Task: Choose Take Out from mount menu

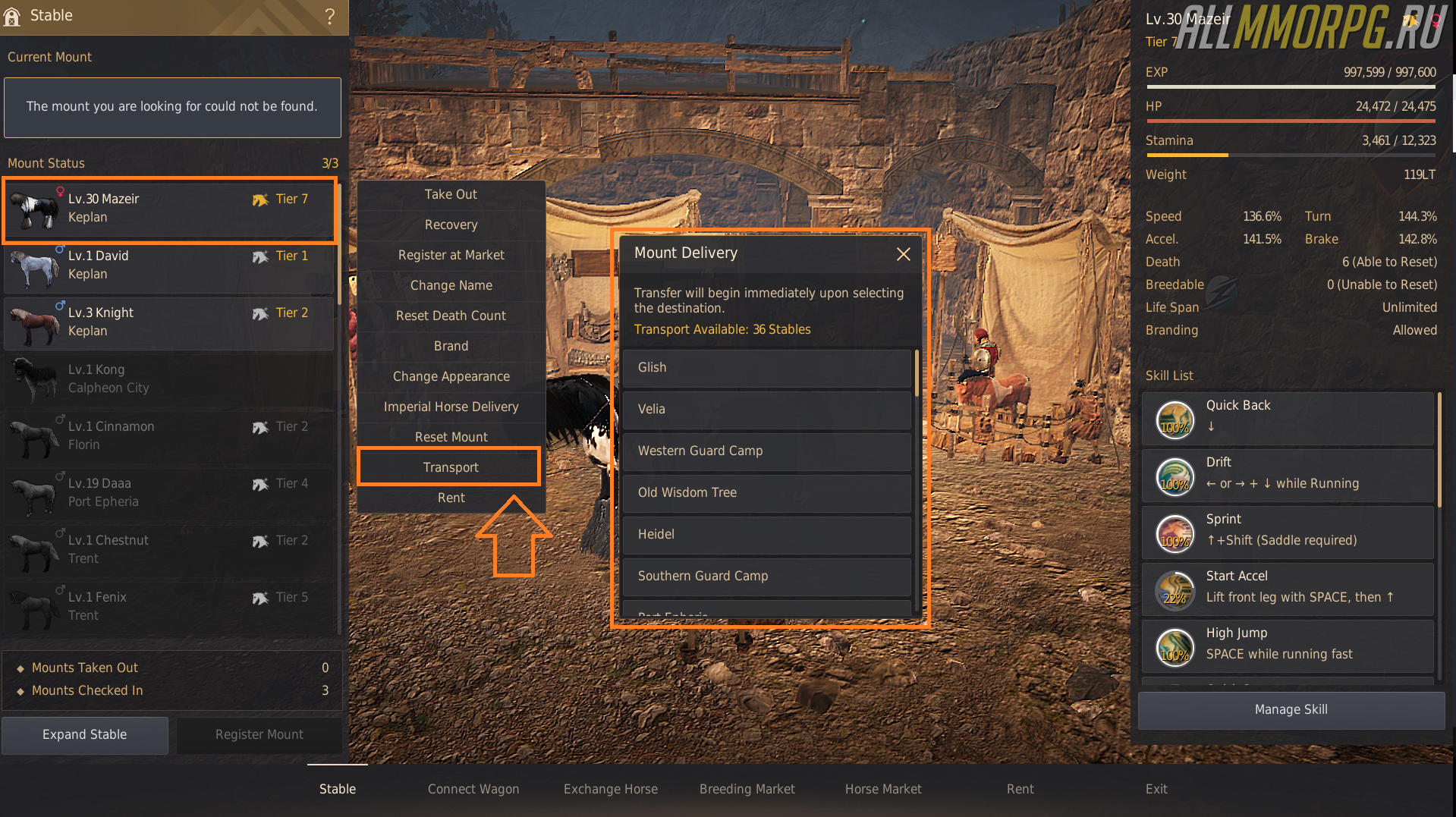Action: 451,194
